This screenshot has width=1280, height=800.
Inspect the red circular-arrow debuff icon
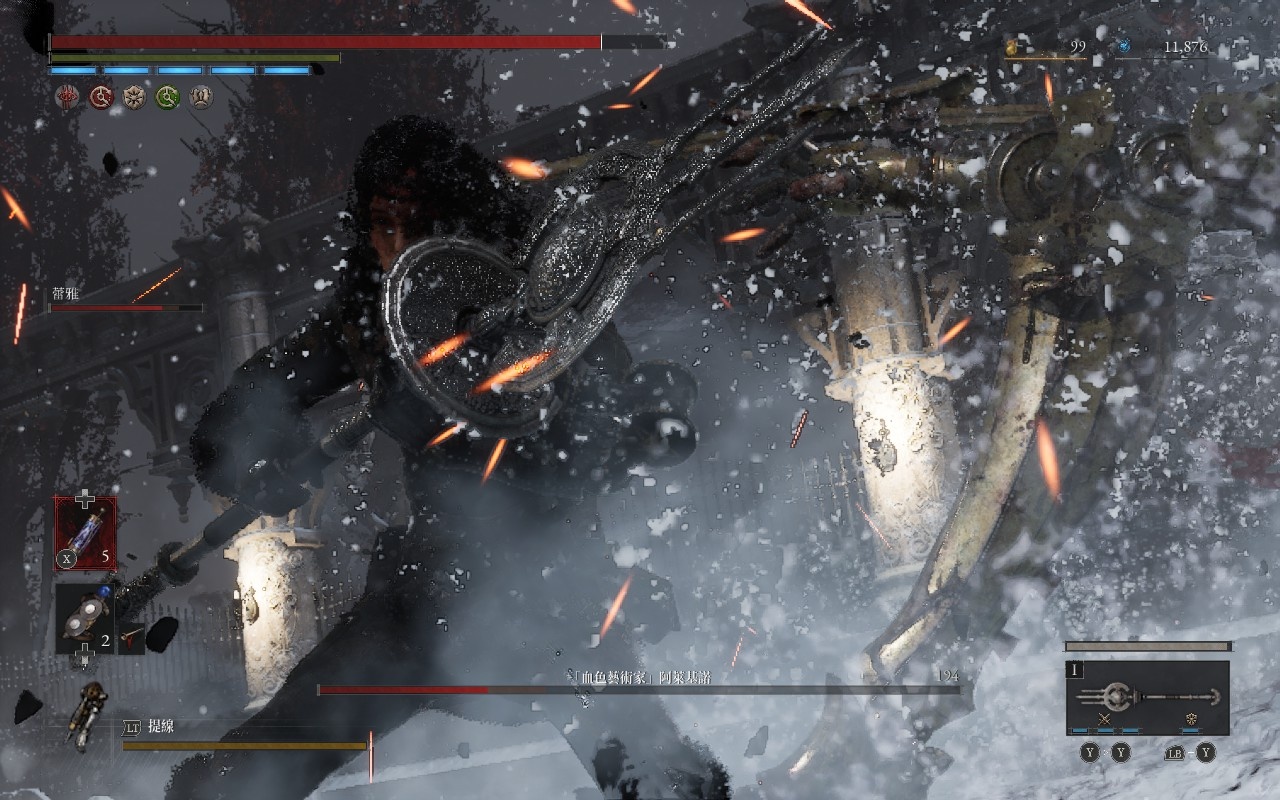click(x=101, y=97)
